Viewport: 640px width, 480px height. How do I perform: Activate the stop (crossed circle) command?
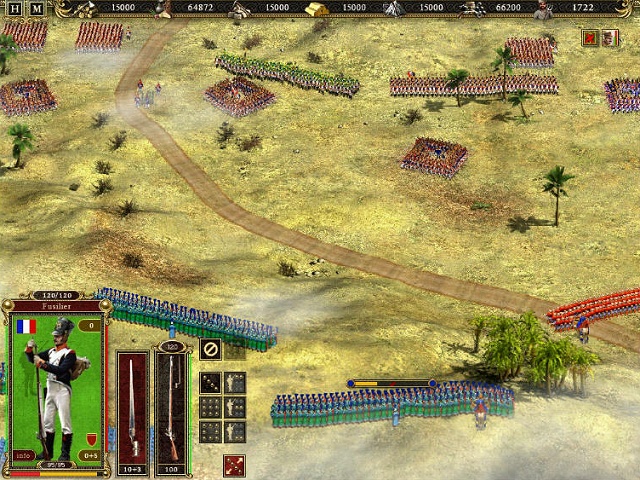[x=210, y=349]
